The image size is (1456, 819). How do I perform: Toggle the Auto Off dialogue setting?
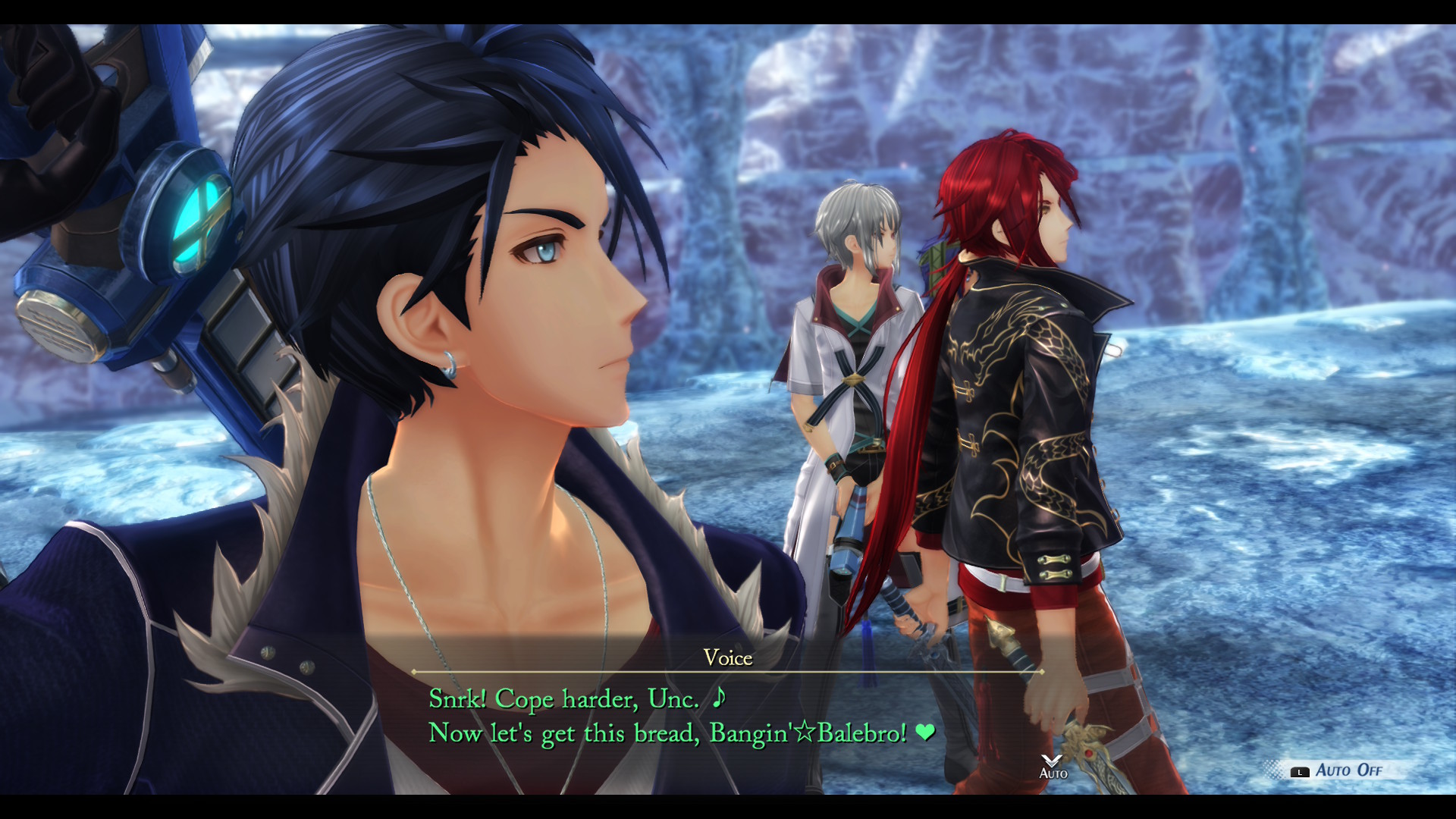pos(1339,770)
